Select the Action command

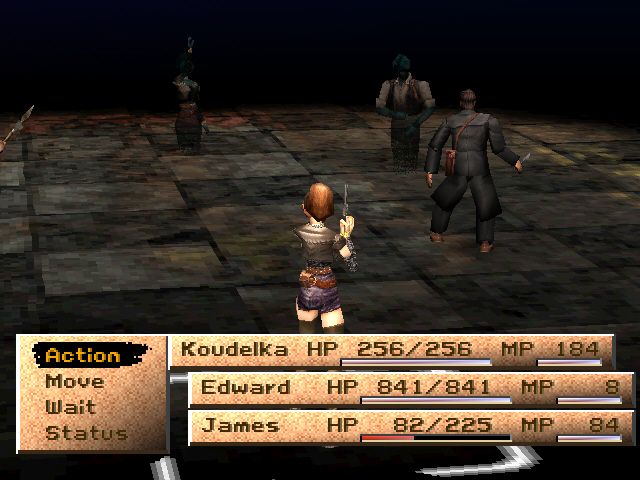[x=83, y=355]
